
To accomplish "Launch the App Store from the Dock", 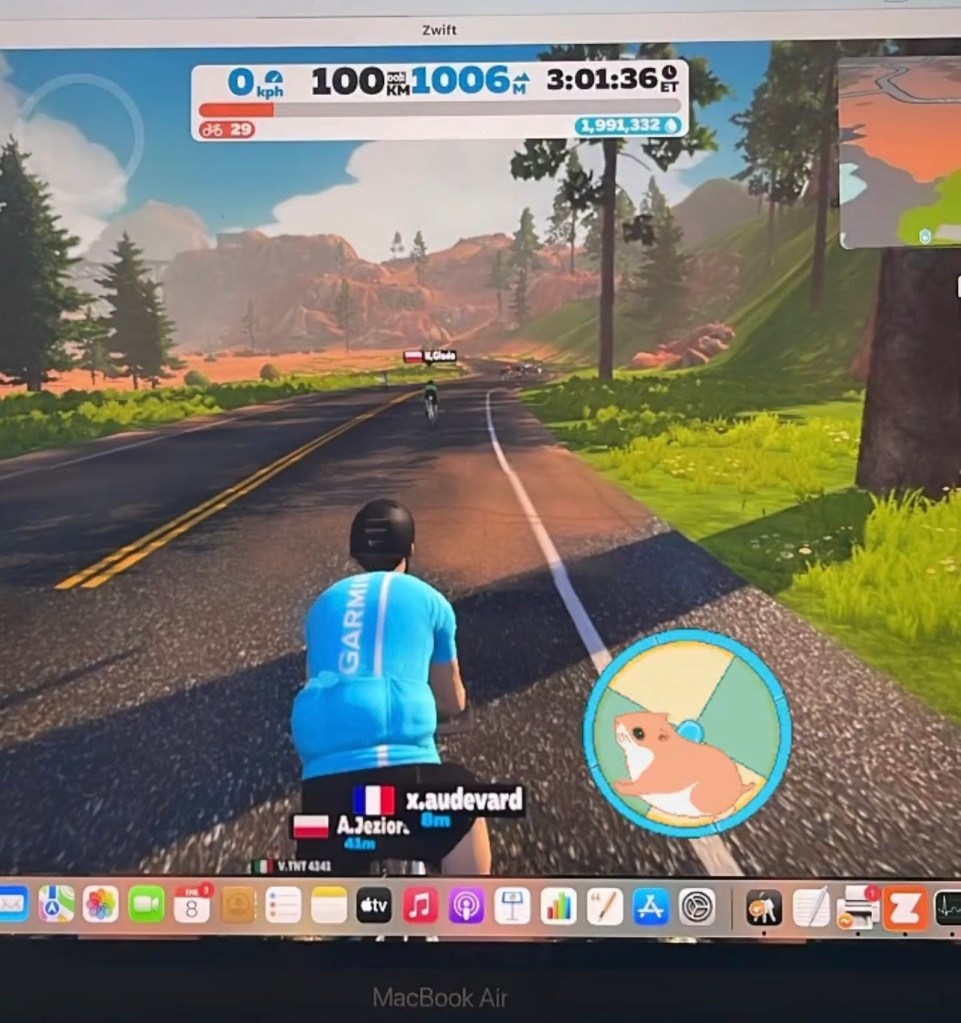I will click(x=650, y=905).
